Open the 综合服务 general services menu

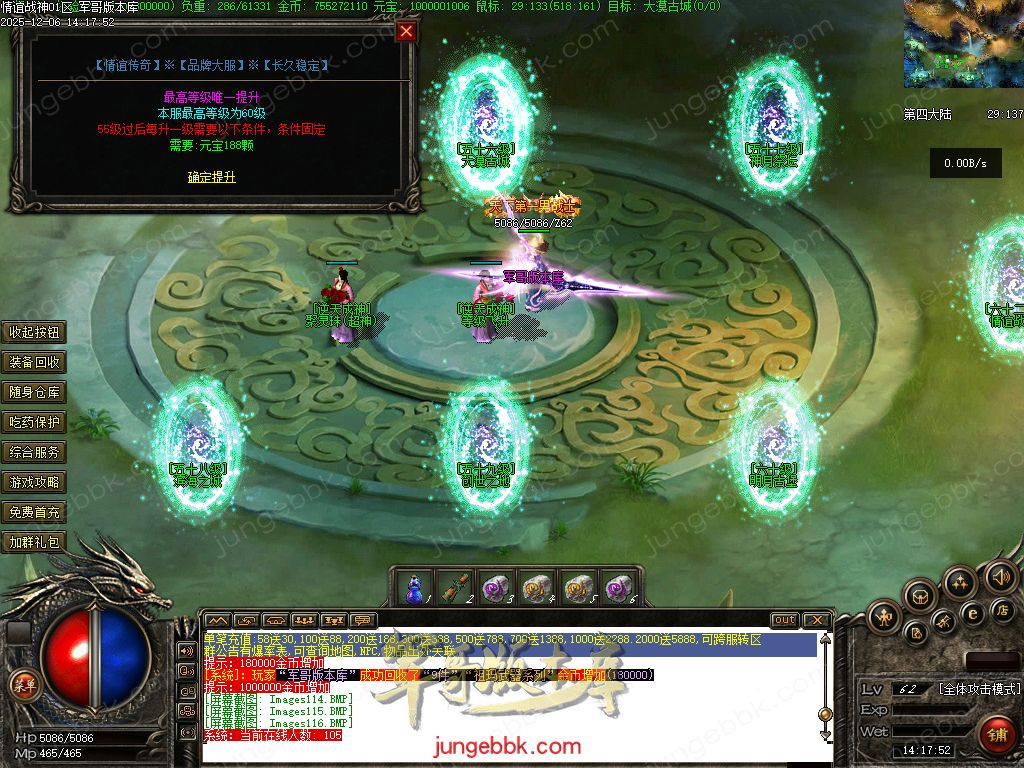click(x=35, y=452)
